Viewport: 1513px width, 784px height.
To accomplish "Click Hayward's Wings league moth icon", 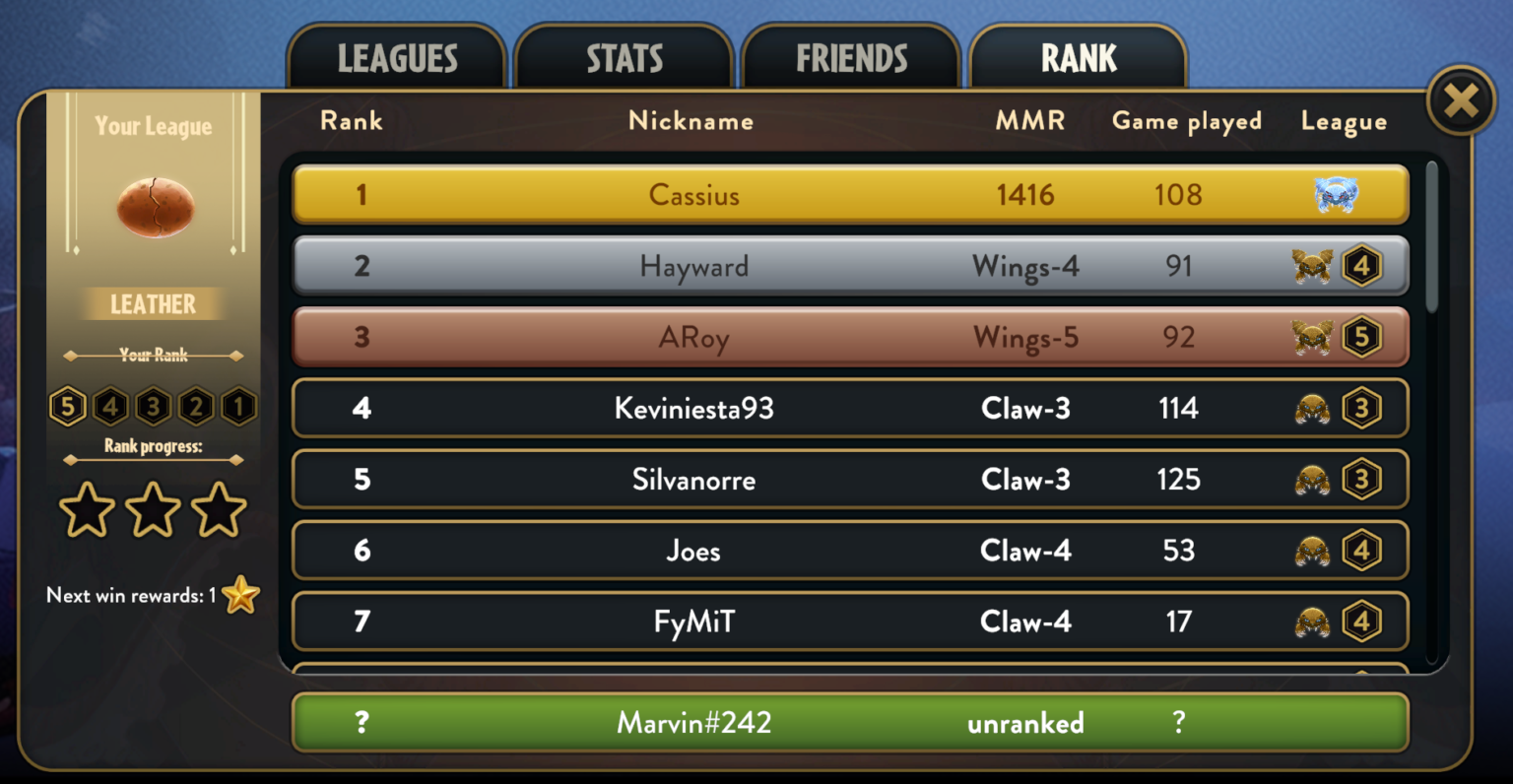I will [x=1313, y=266].
